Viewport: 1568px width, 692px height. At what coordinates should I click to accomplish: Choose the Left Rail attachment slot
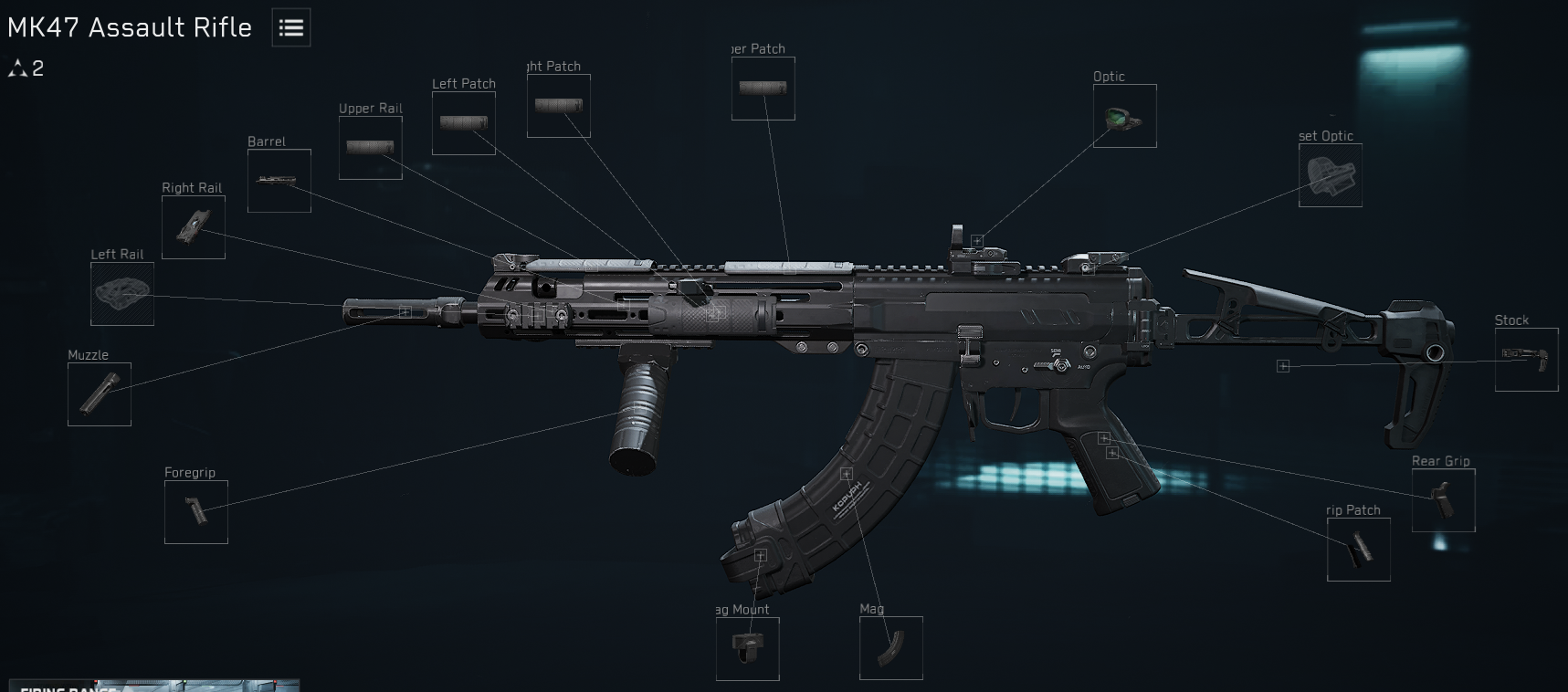click(x=122, y=294)
